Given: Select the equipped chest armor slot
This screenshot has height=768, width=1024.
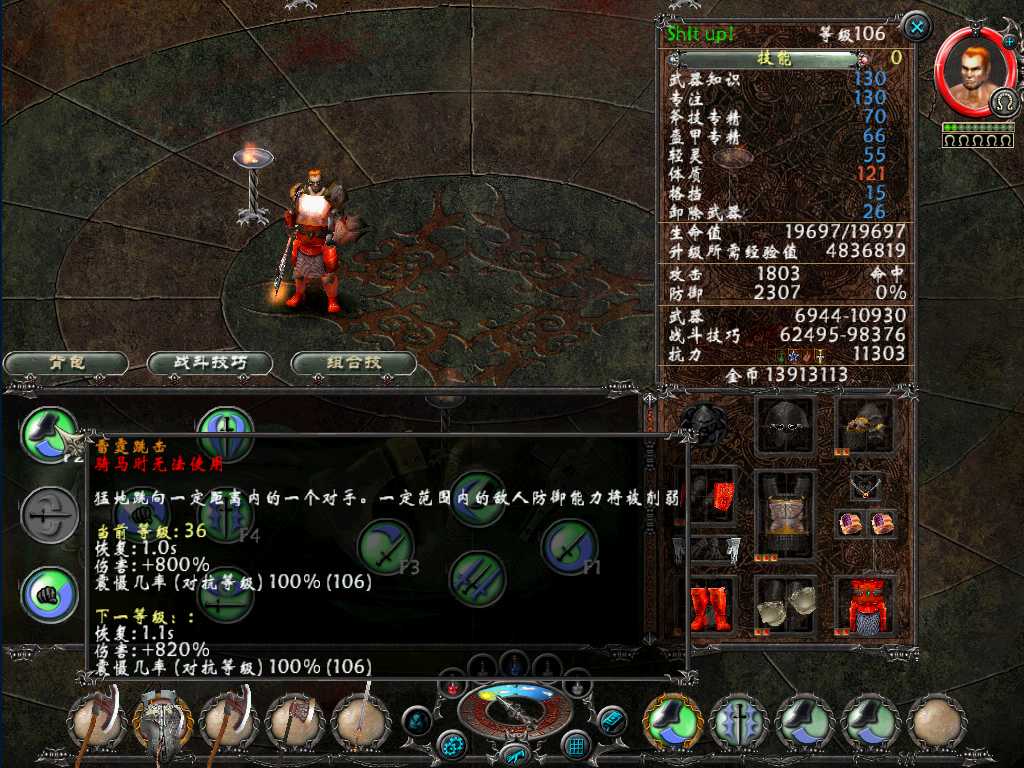Looking at the screenshot, I should click(785, 514).
